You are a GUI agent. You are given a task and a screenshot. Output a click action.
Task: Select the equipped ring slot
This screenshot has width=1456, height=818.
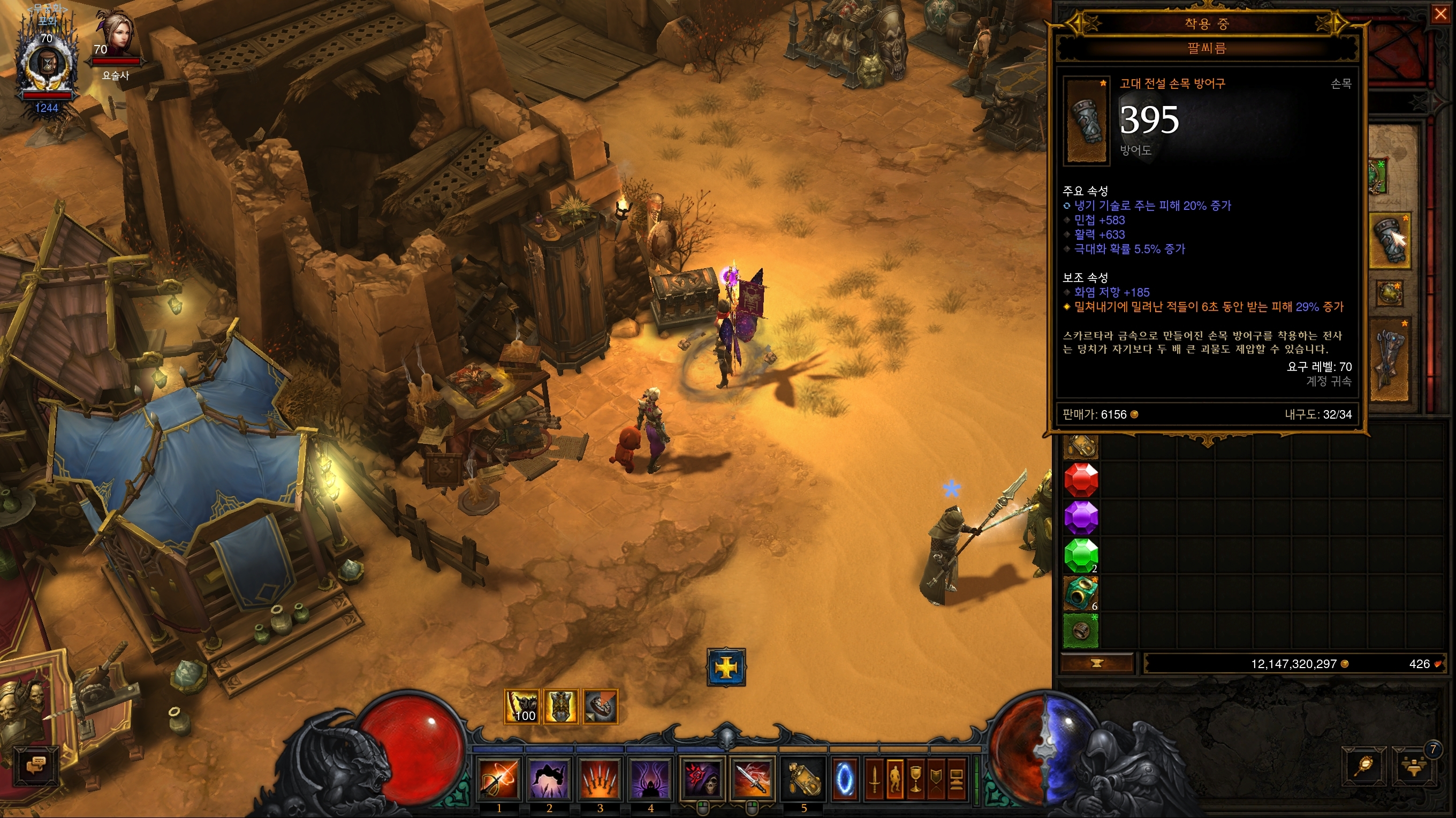(1390, 294)
